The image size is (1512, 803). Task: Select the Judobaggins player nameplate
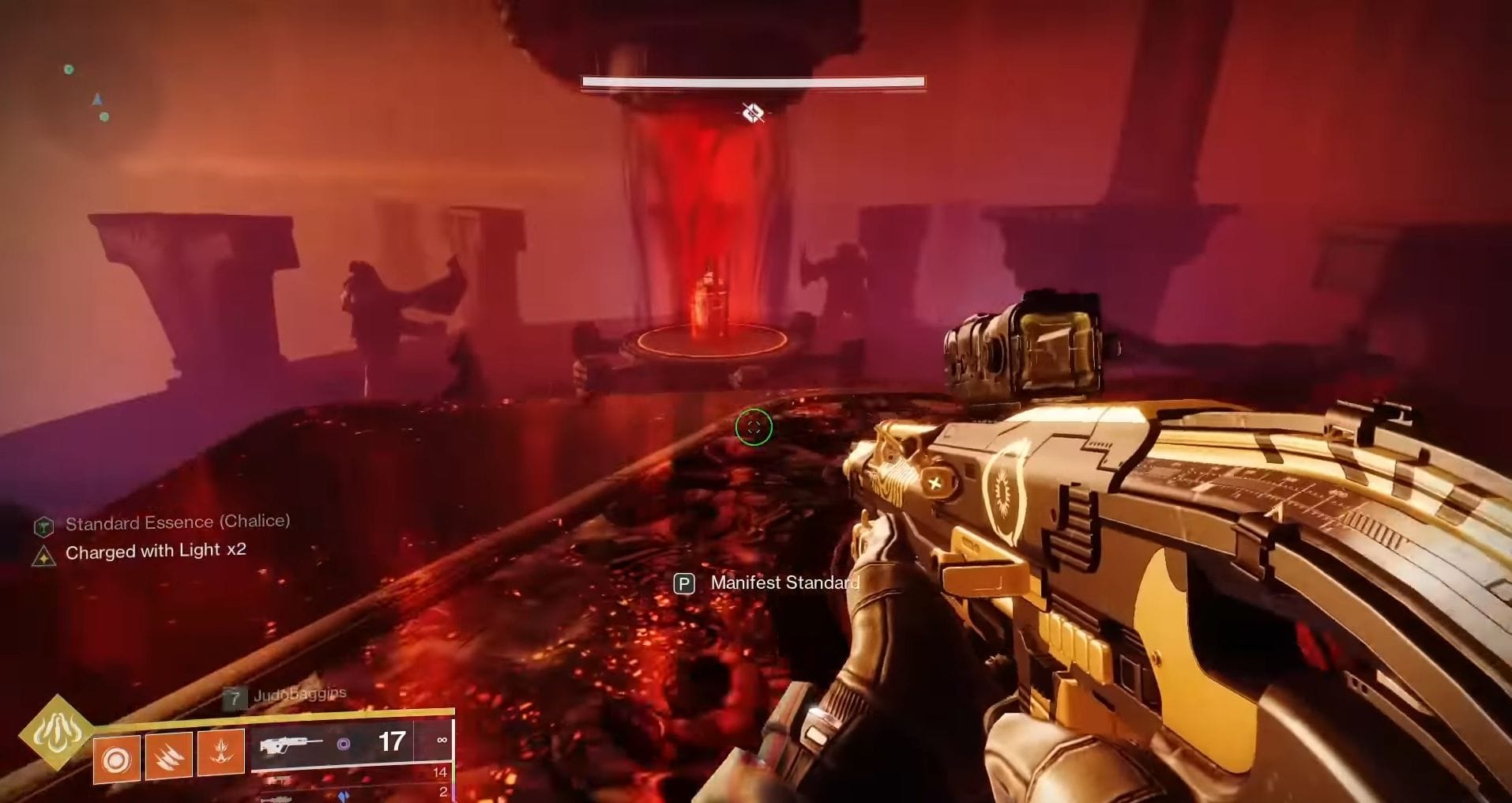[300, 692]
